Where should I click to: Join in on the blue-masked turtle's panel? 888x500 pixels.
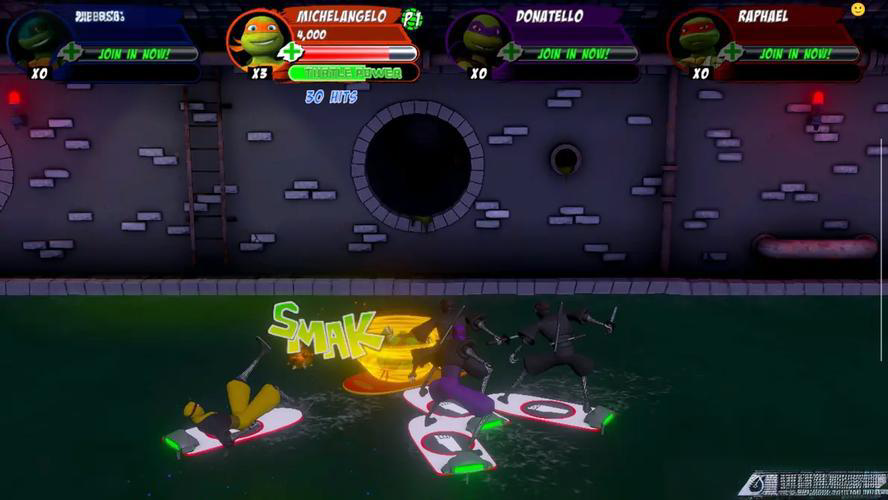tap(133, 53)
